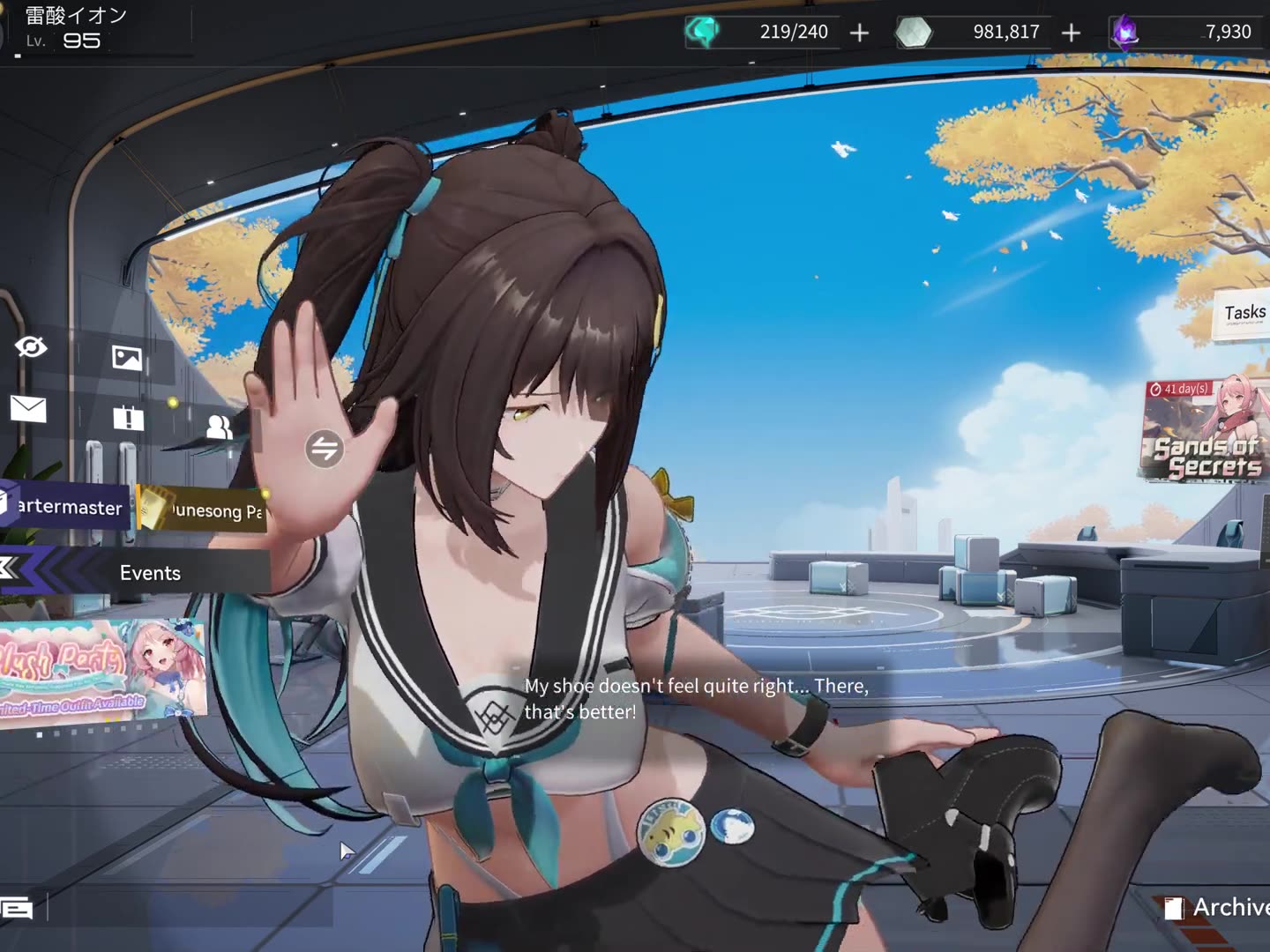Open the picture gallery icon
This screenshot has width=1270, height=952.
tap(127, 357)
